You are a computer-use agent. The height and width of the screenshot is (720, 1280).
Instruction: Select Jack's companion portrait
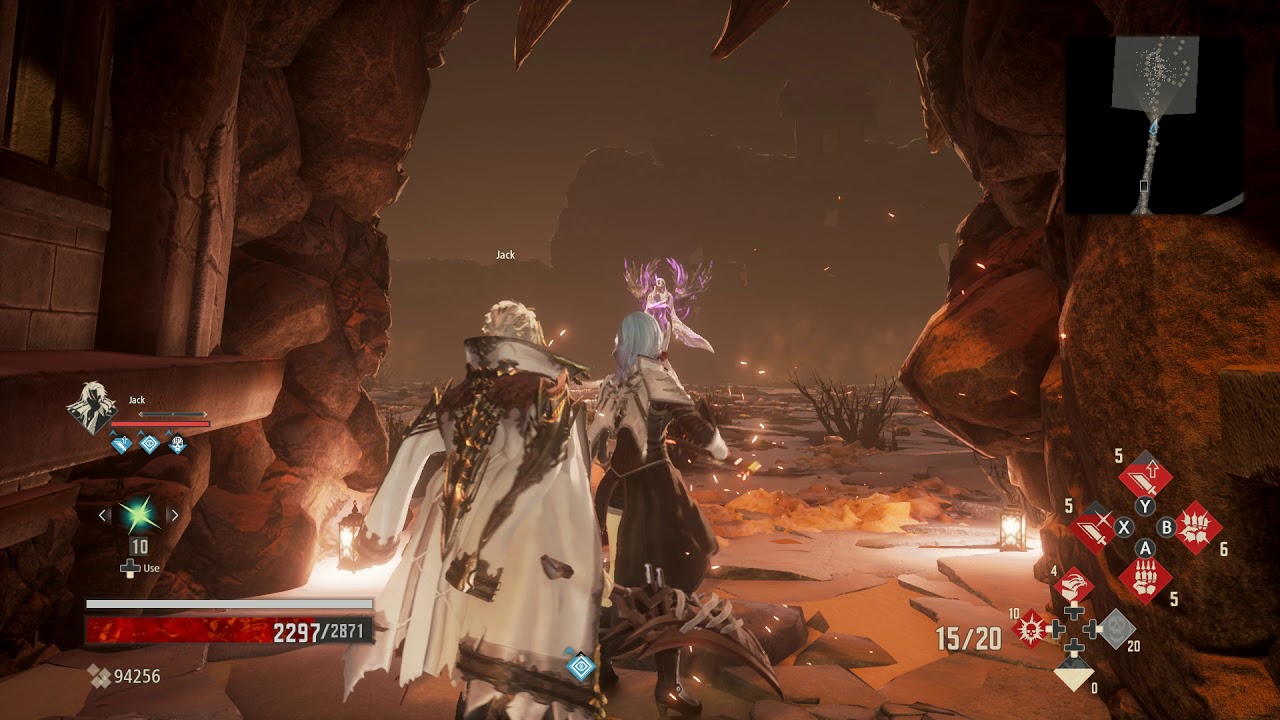coord(91,408)
